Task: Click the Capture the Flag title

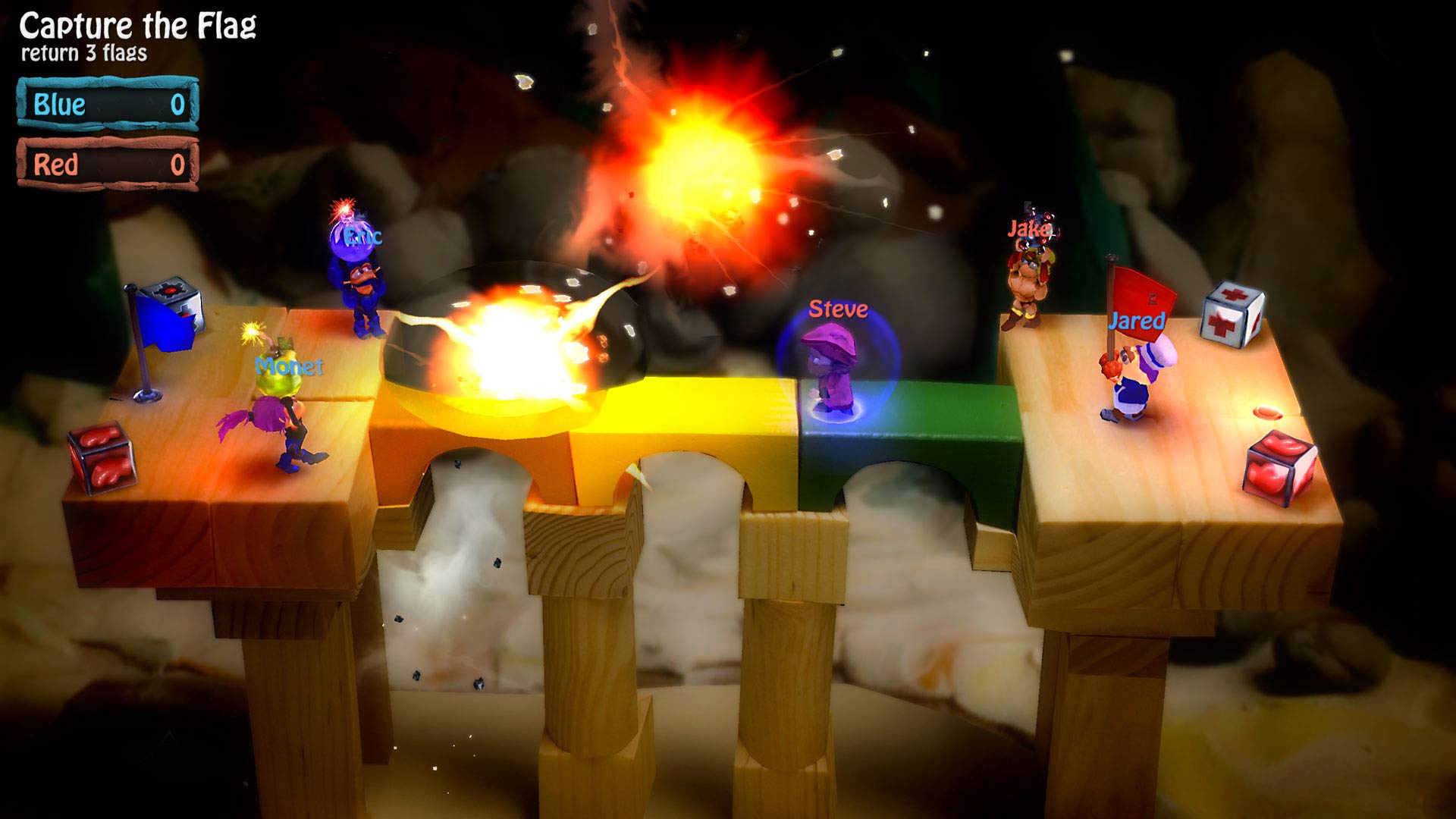Action: coord(136,24)
